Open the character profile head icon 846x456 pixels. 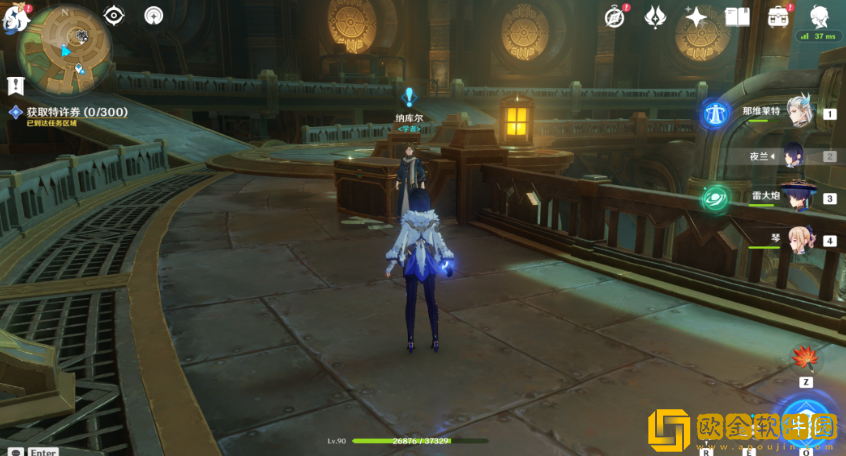tap(819, 16)
